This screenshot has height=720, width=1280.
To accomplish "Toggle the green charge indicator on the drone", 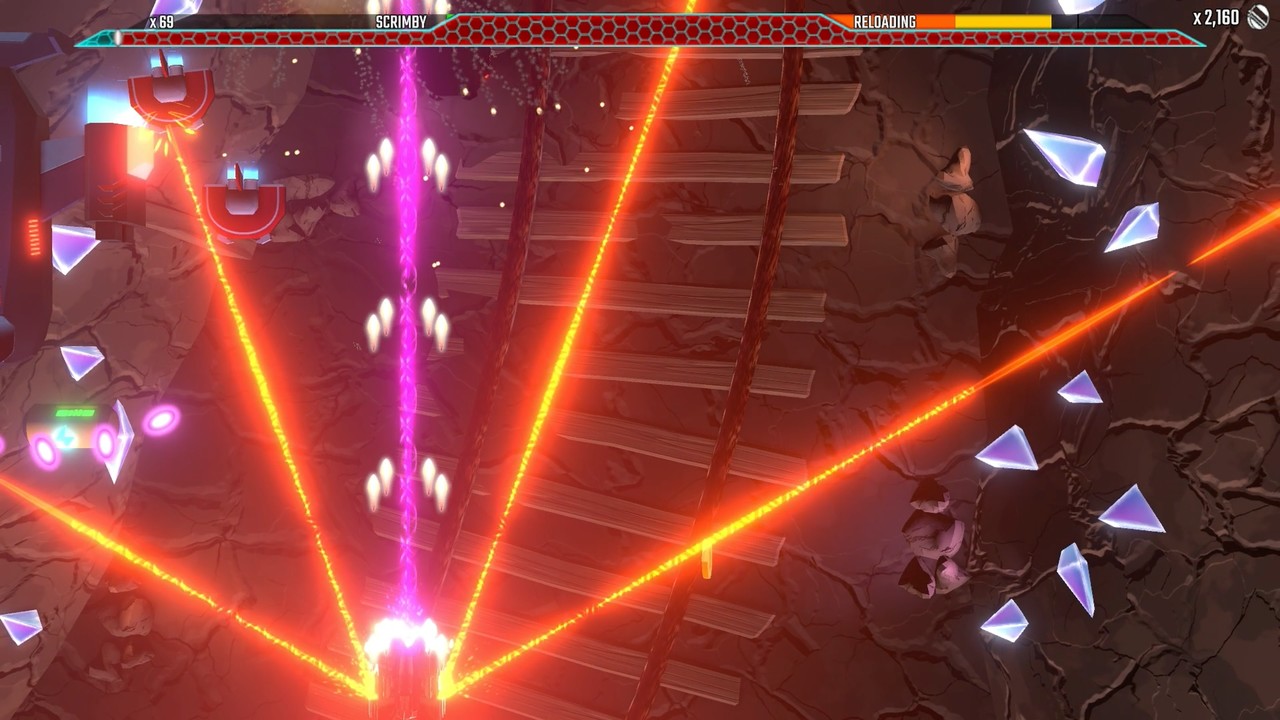I will coord(73,412).
